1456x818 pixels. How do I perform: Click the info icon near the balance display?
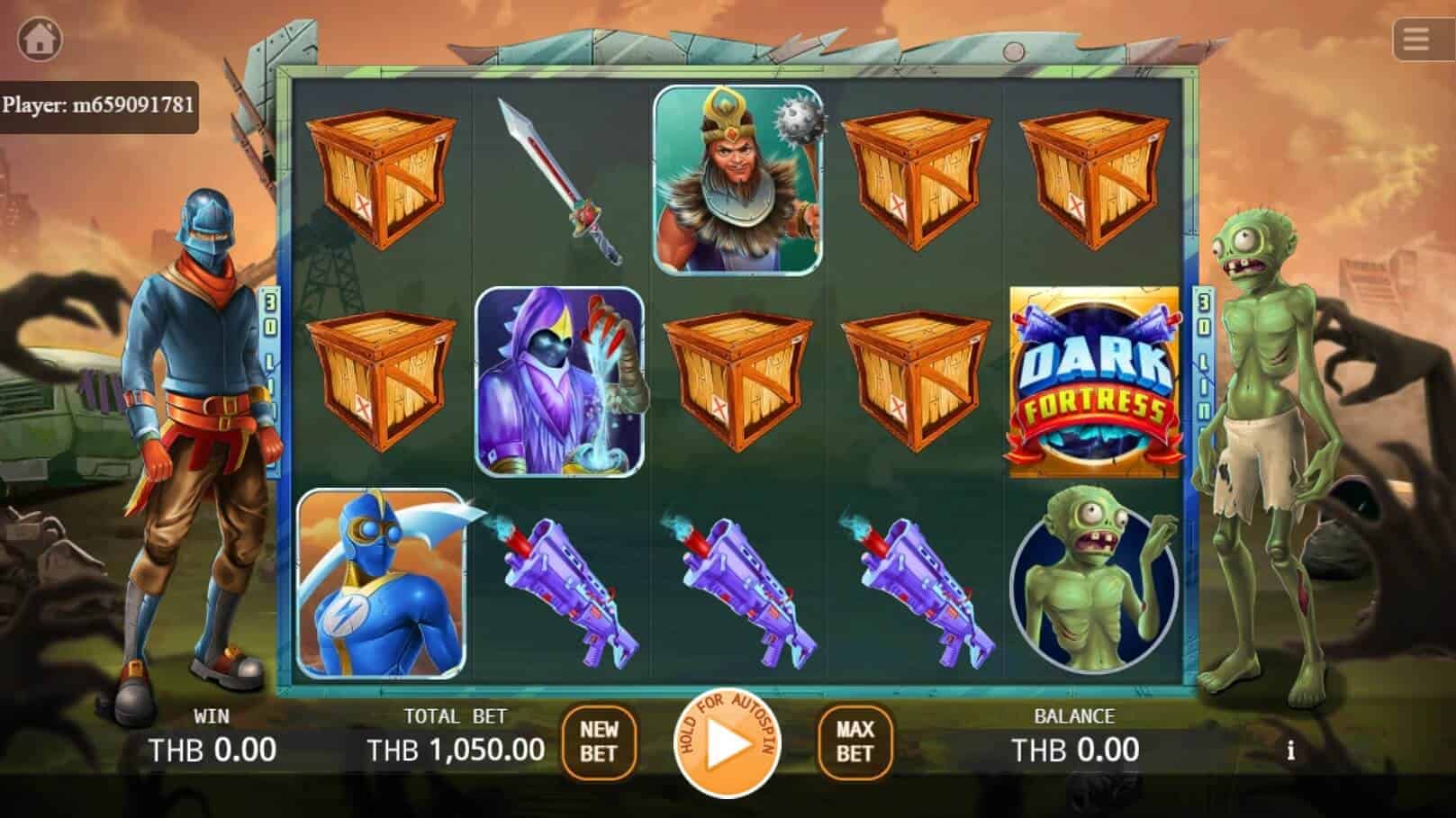1294,748
